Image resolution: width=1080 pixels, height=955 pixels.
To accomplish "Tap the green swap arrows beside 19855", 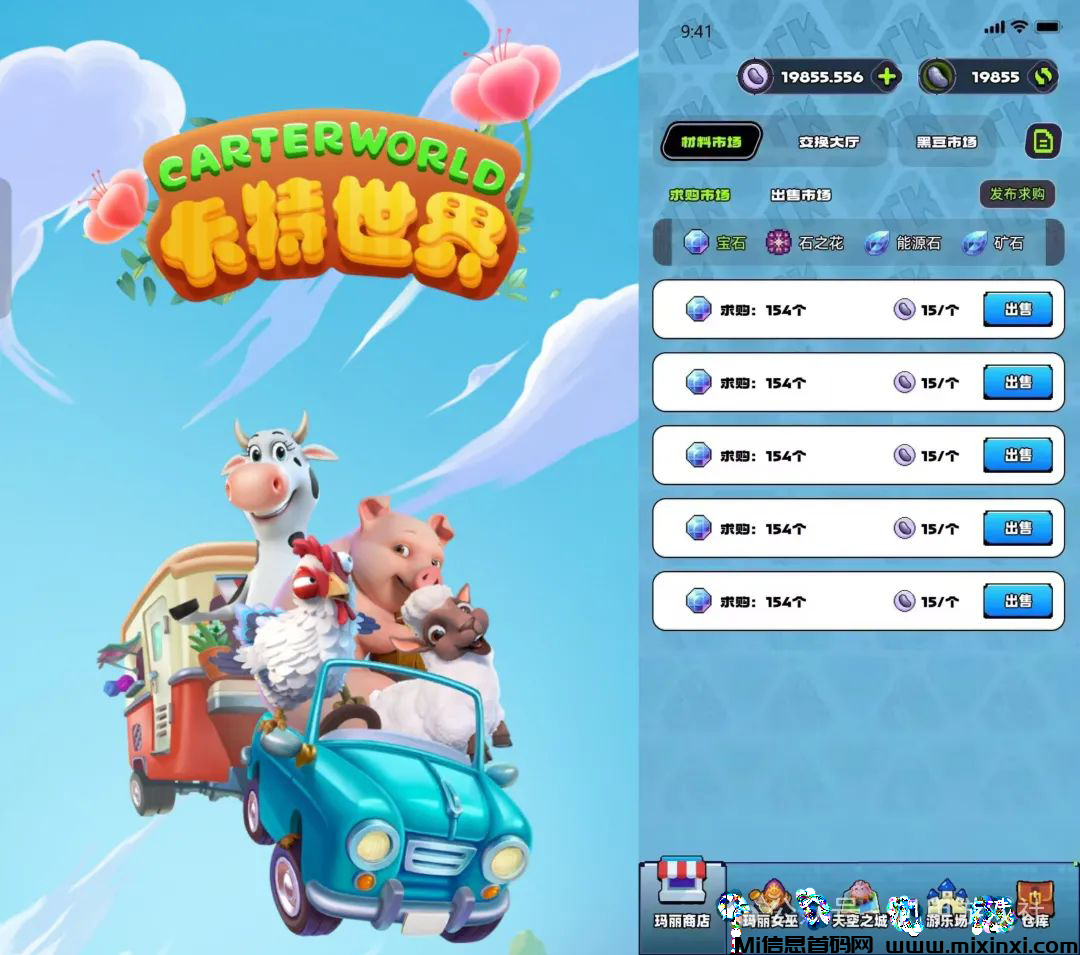I will coord(1043,77).
